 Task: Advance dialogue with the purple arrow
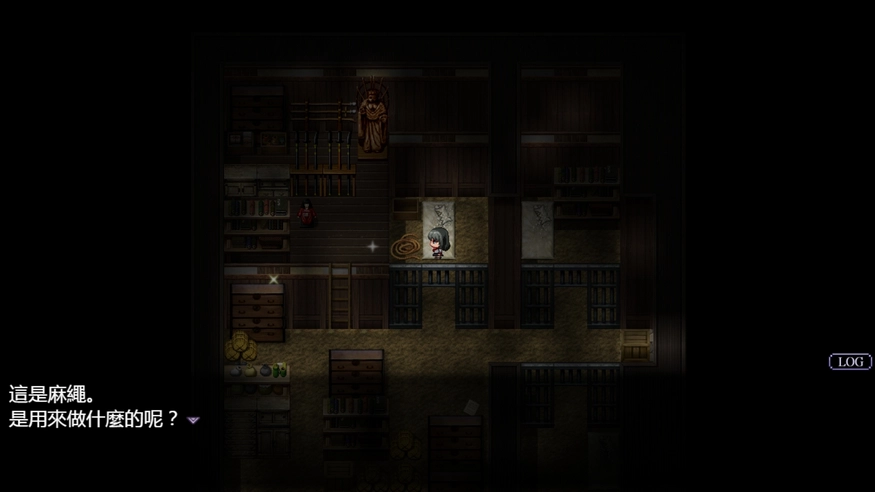tap(193, 421)
